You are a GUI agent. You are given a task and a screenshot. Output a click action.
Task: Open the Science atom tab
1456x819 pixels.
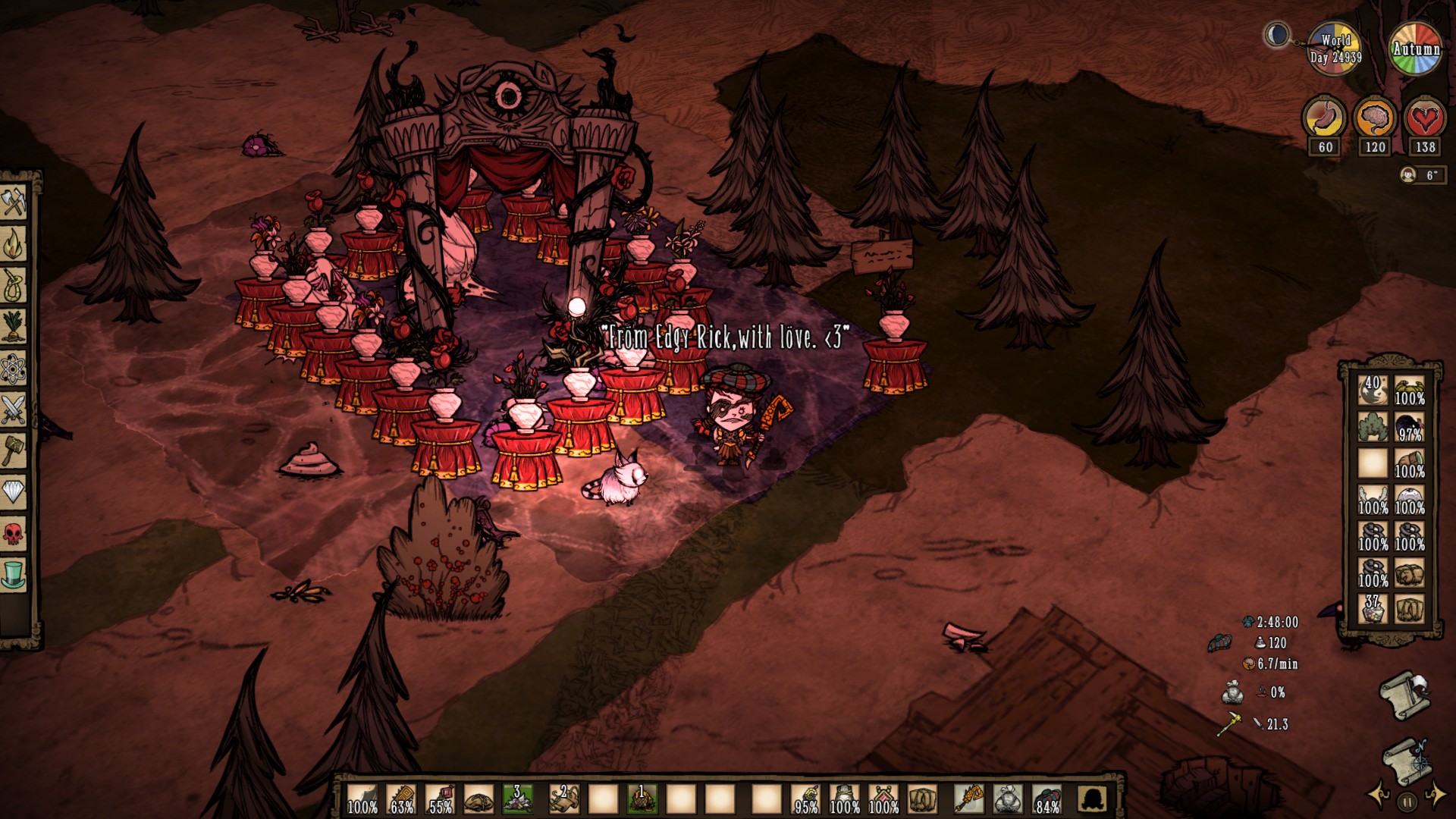pos(14,369)
